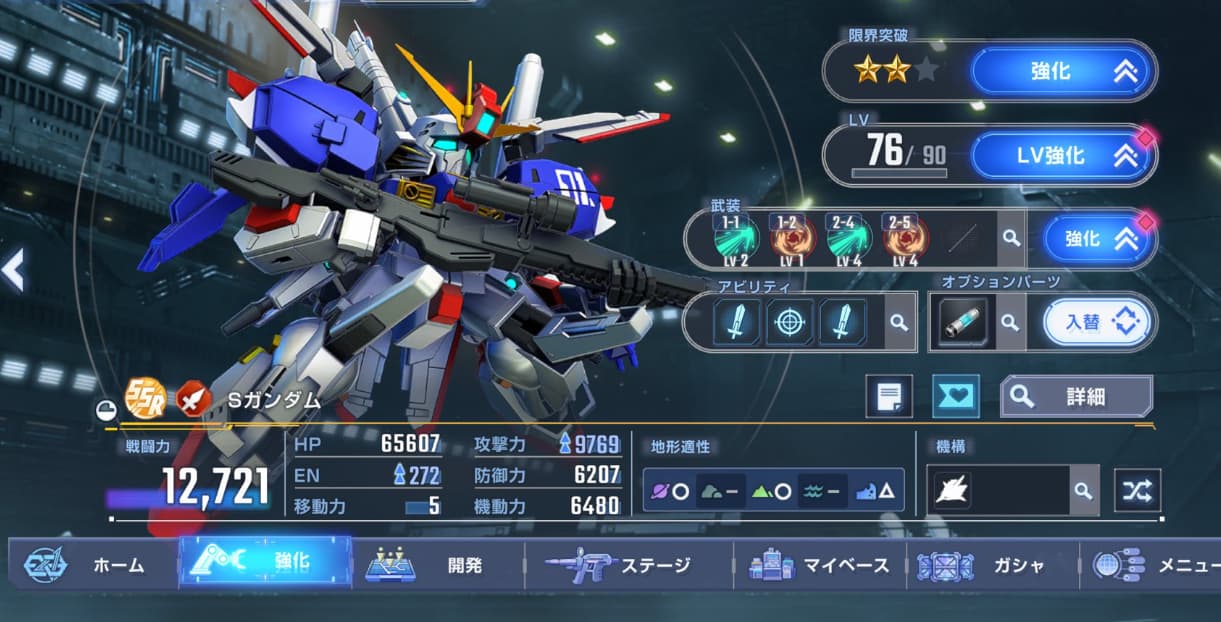This screenshot has height=622, width=1221.
Task: Select weapon icon labeled 2-5
Action: tap(906, 240)
